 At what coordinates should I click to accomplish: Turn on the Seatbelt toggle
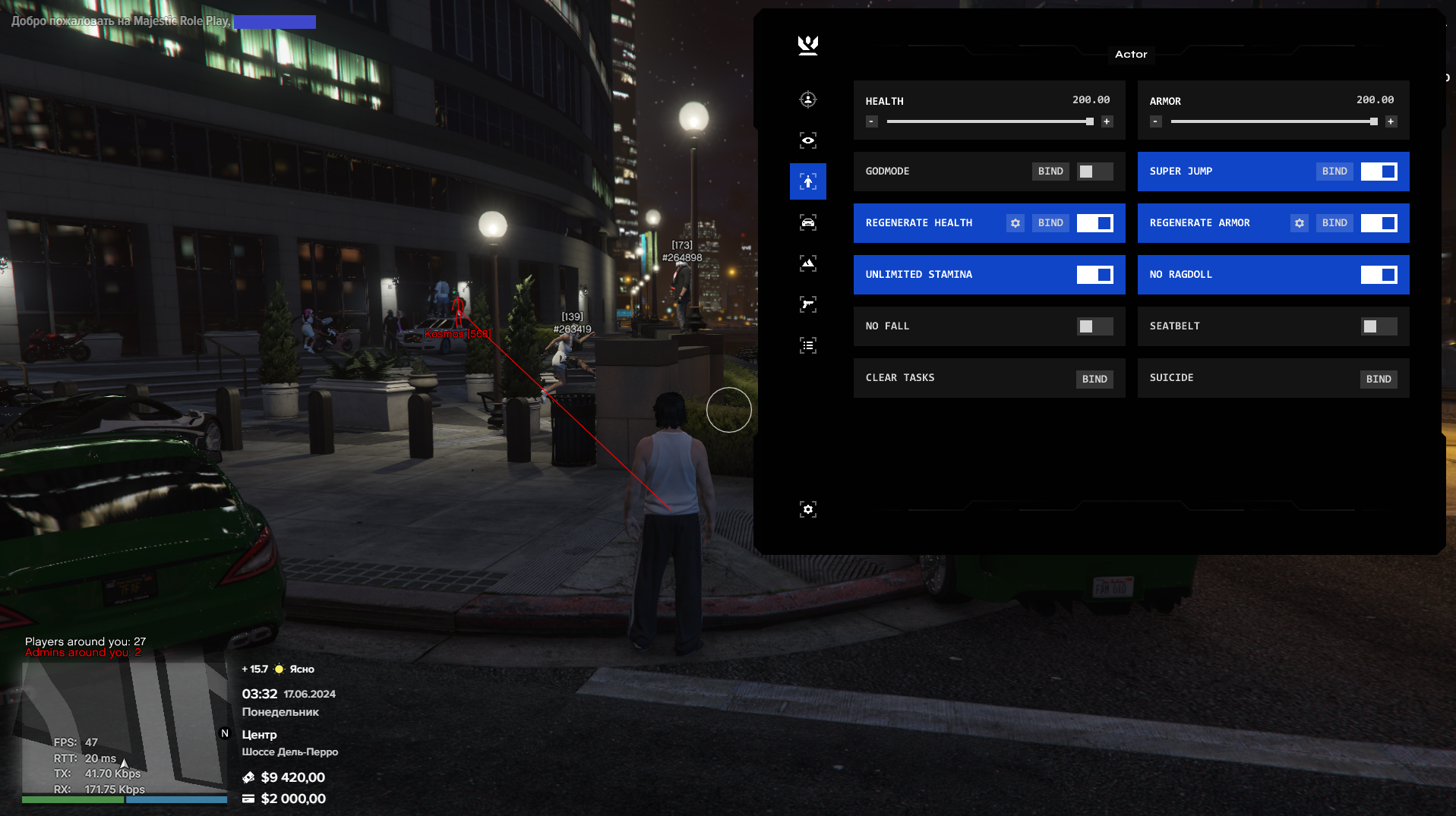pos(1378,326)
